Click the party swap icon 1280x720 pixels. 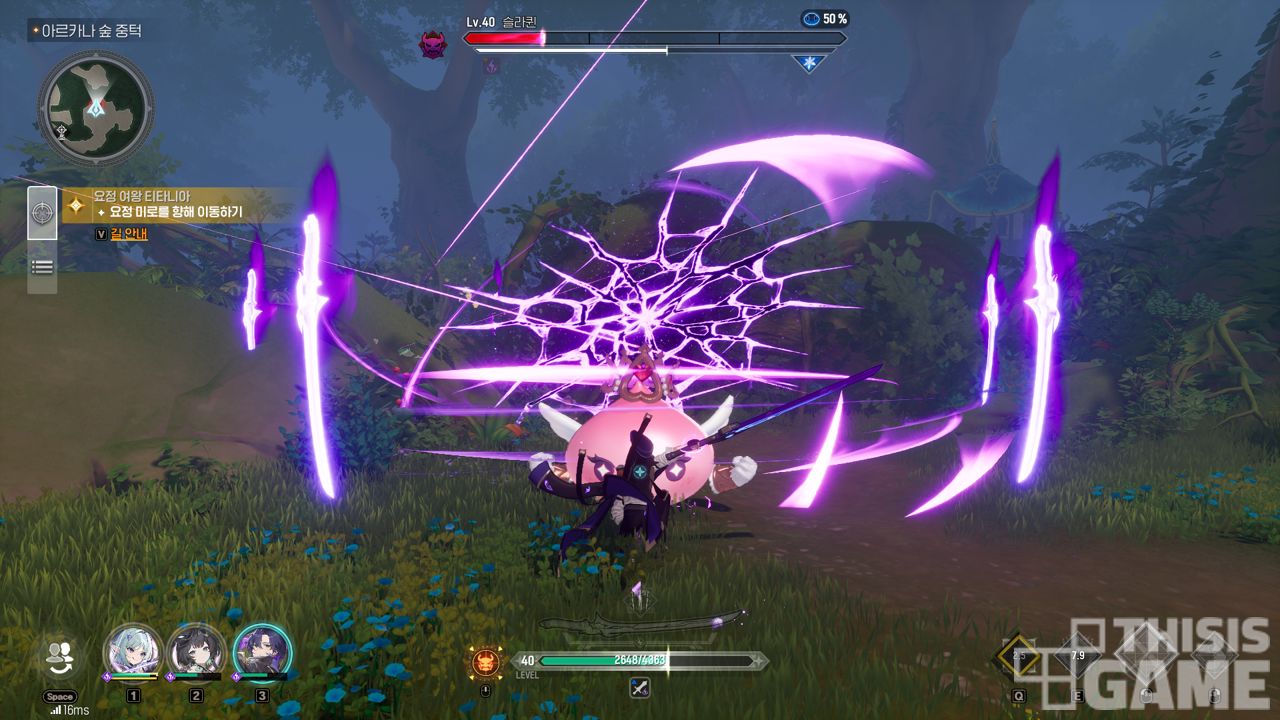pyautogui.click(x=60, y=655)
